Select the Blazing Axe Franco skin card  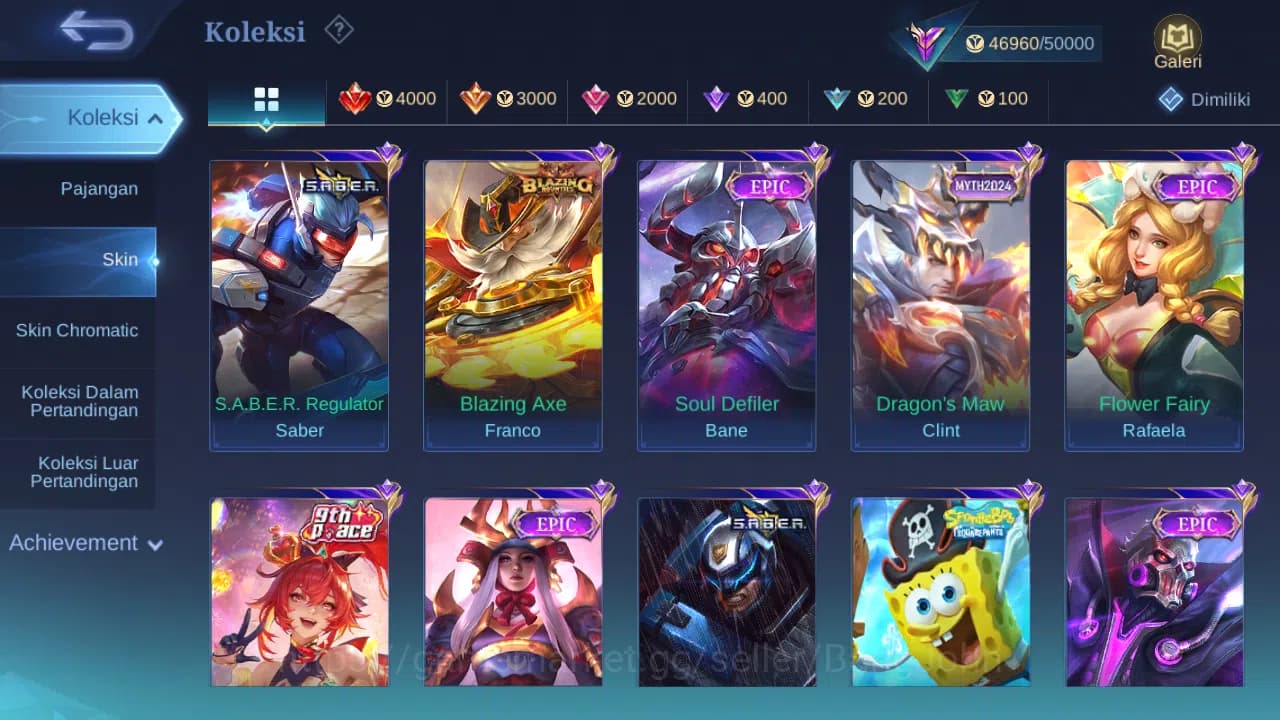513,300
